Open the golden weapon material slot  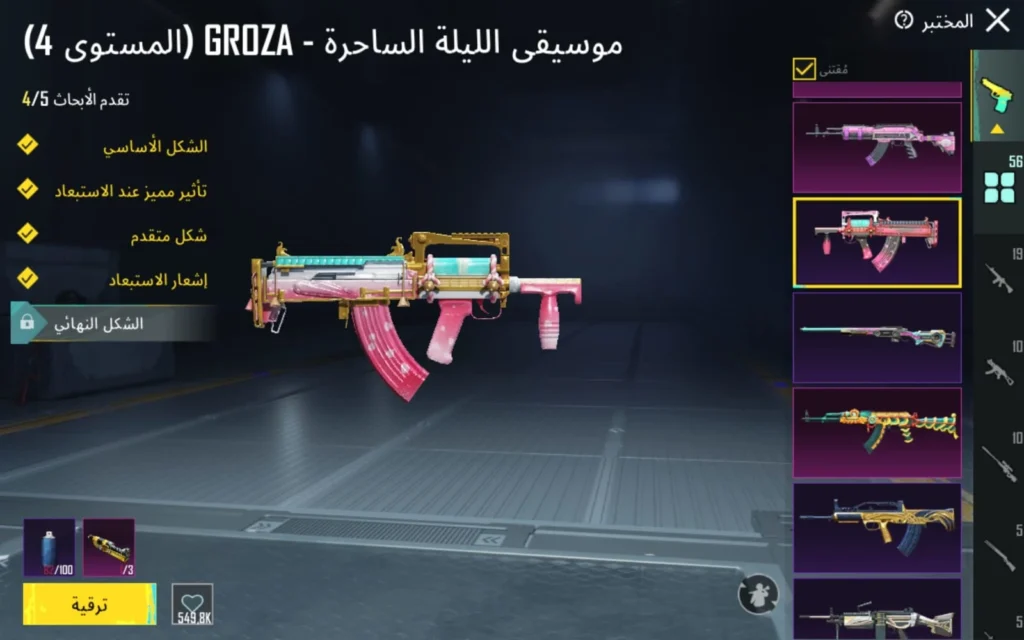109,548
